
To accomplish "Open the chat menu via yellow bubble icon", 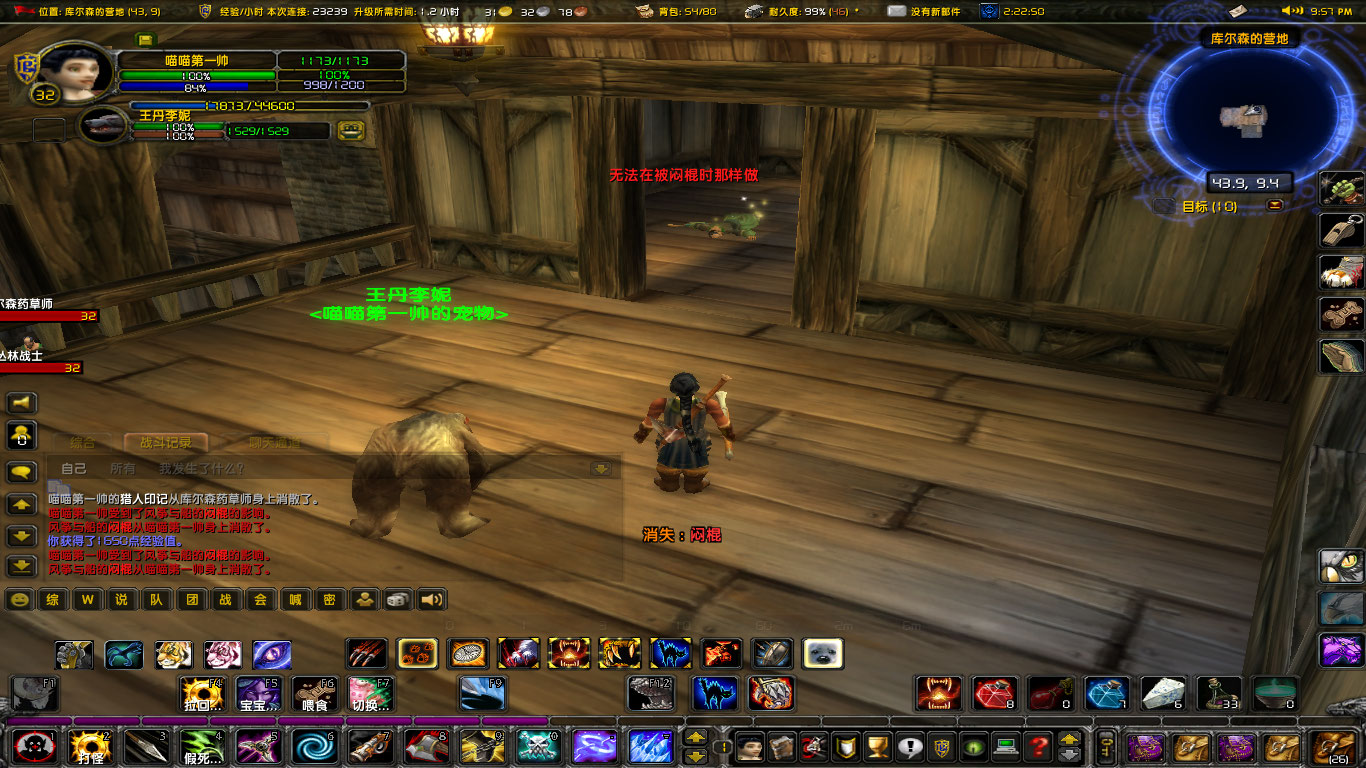I will (x=21, y=470).
